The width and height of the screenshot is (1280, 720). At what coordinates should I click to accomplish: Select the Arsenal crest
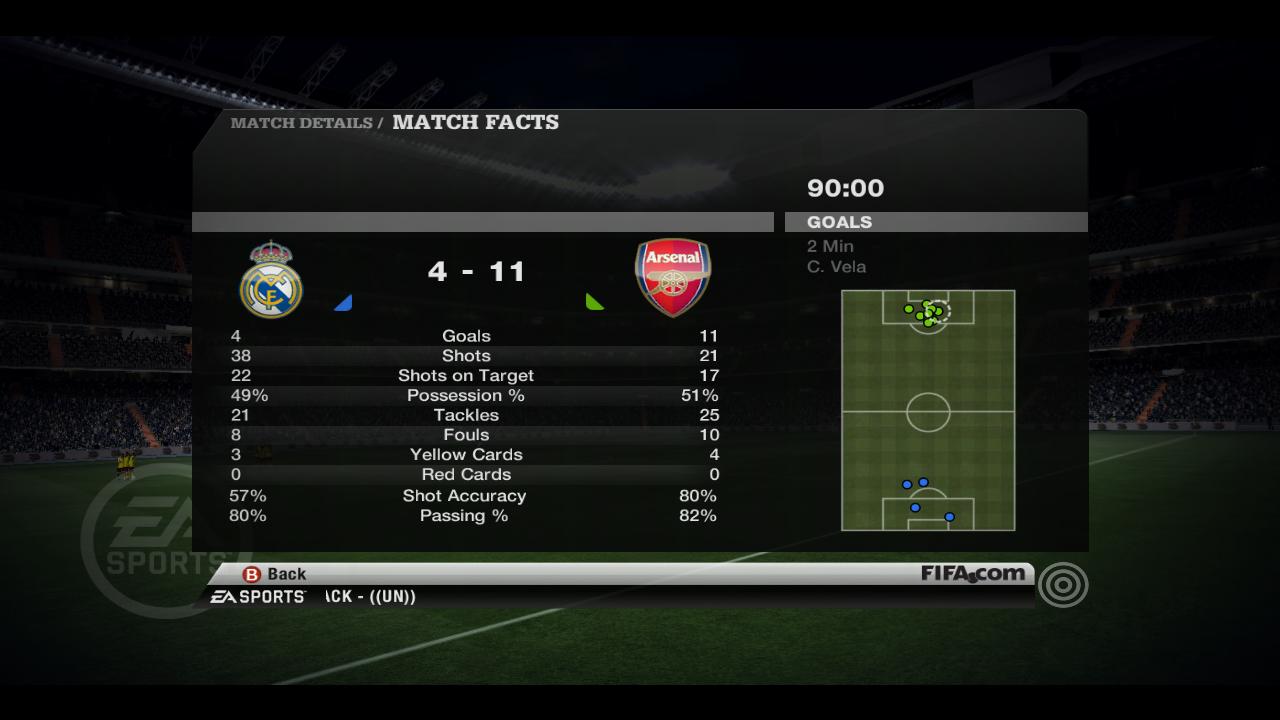(x=673, y=277)
